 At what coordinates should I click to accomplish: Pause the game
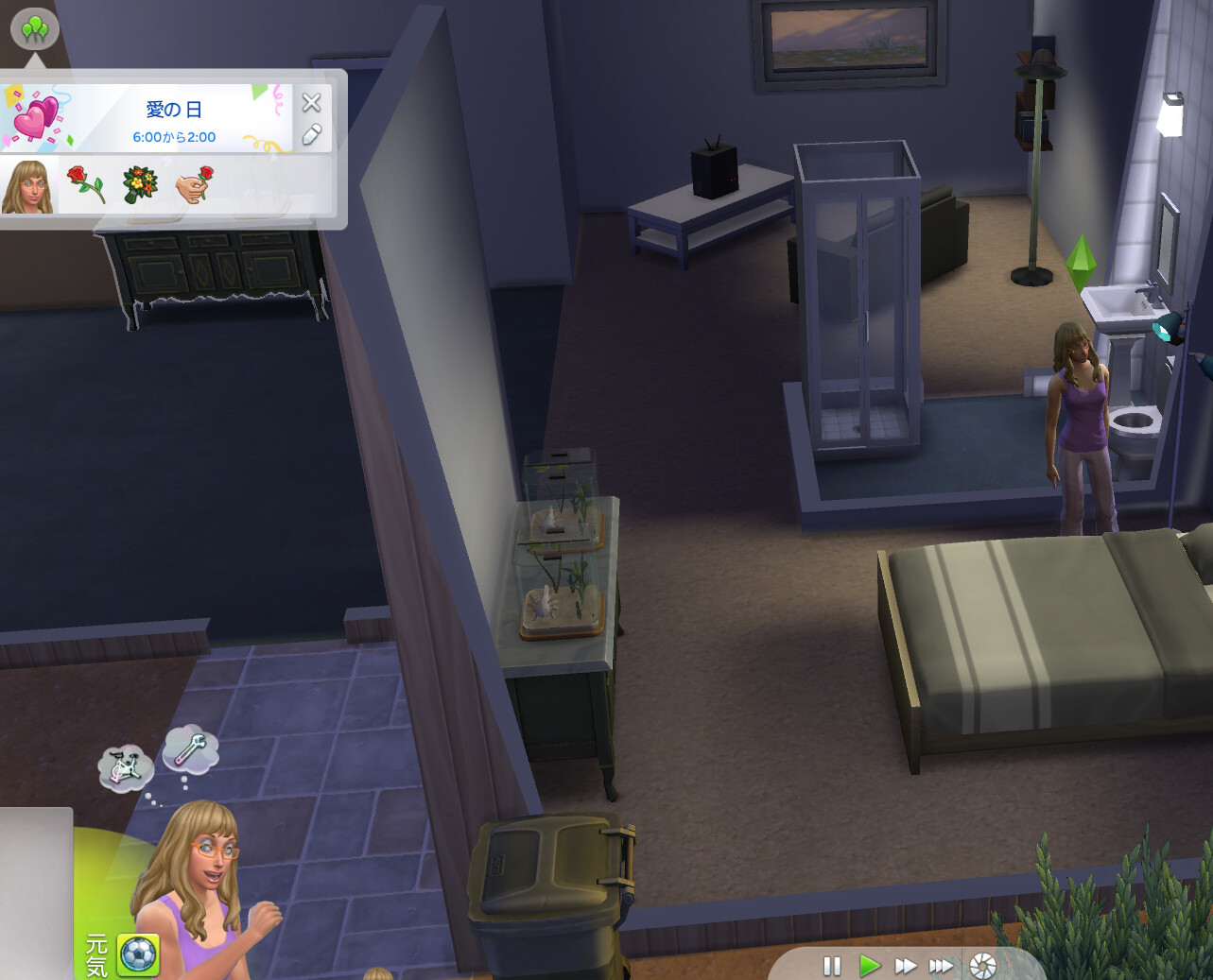click(832, 966)
